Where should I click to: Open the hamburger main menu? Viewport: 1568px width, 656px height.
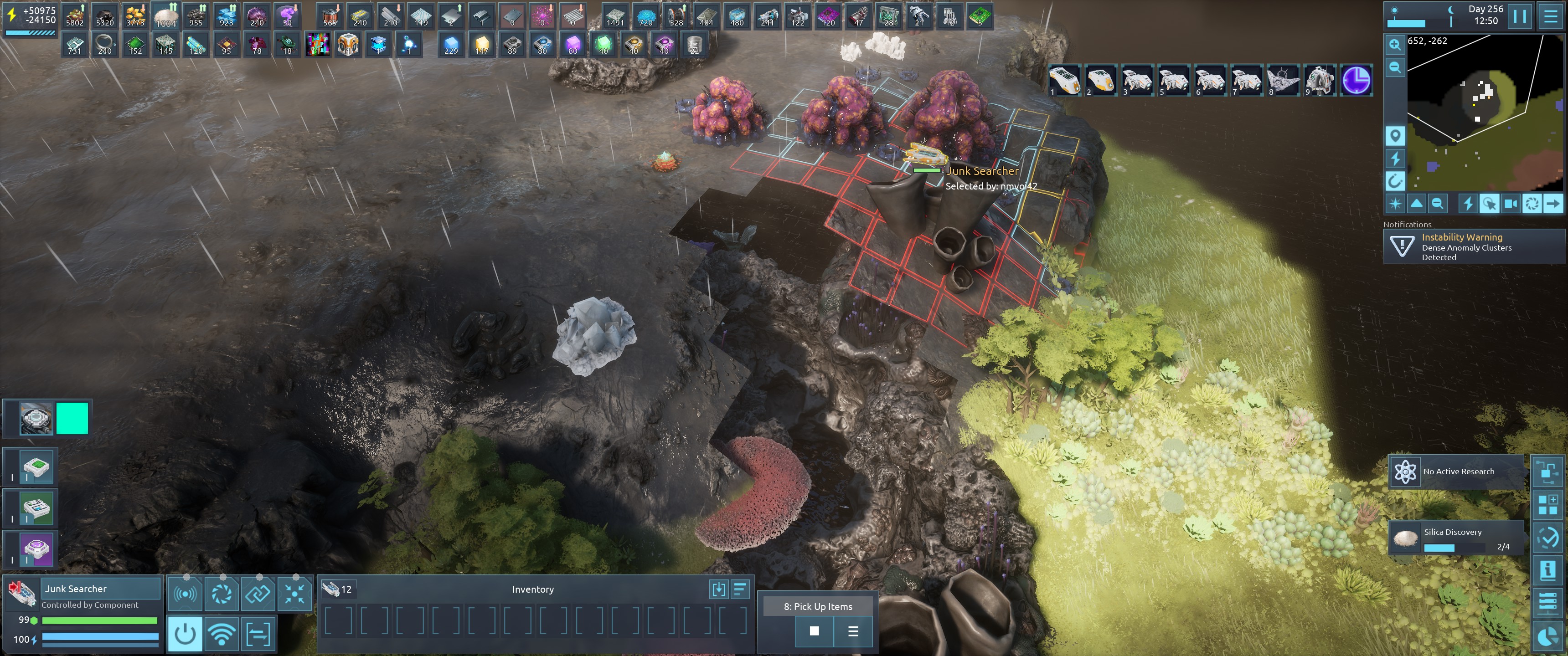point(1551,16)
